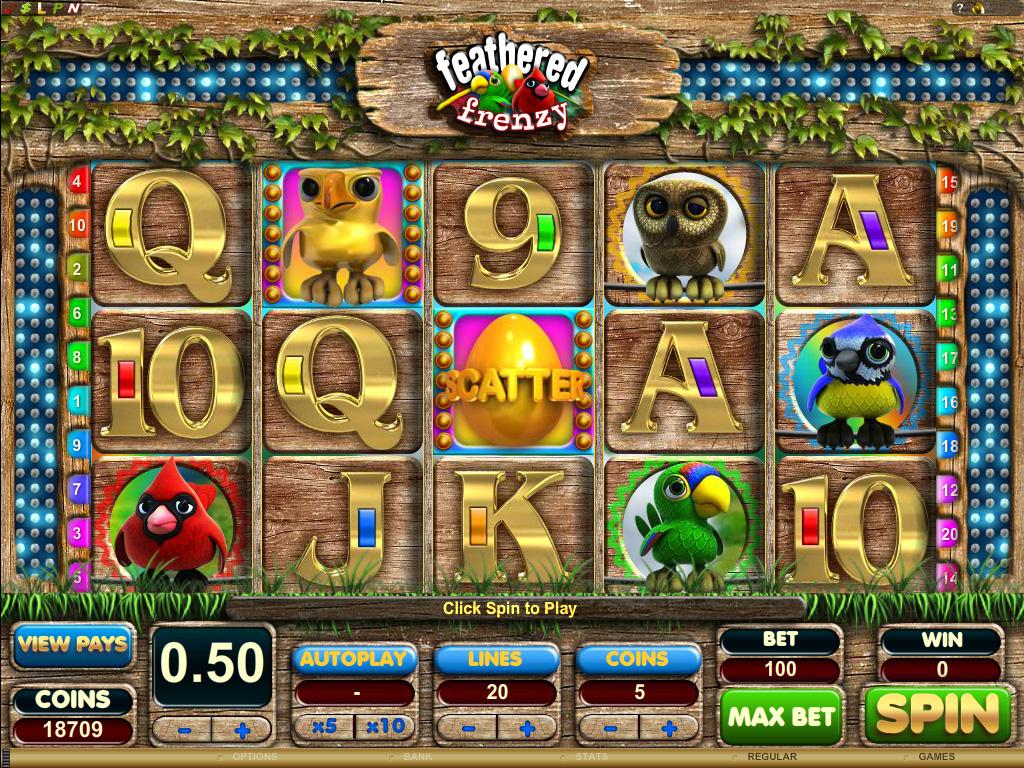1024x768 pixels.
Task: Start autoplay for x5 spins
Action: (x=324, y=727)
